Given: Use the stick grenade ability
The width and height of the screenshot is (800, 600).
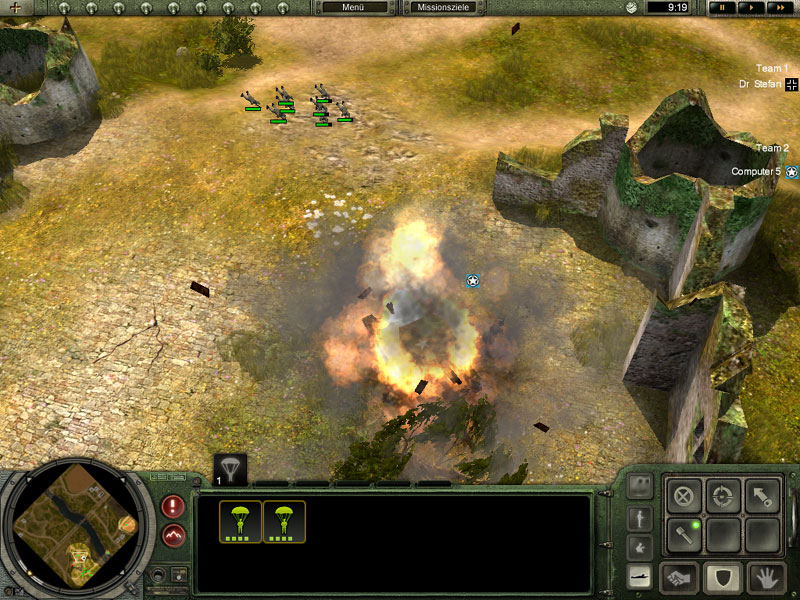Looking at the screenshot, I should click(x=684, y=533).
